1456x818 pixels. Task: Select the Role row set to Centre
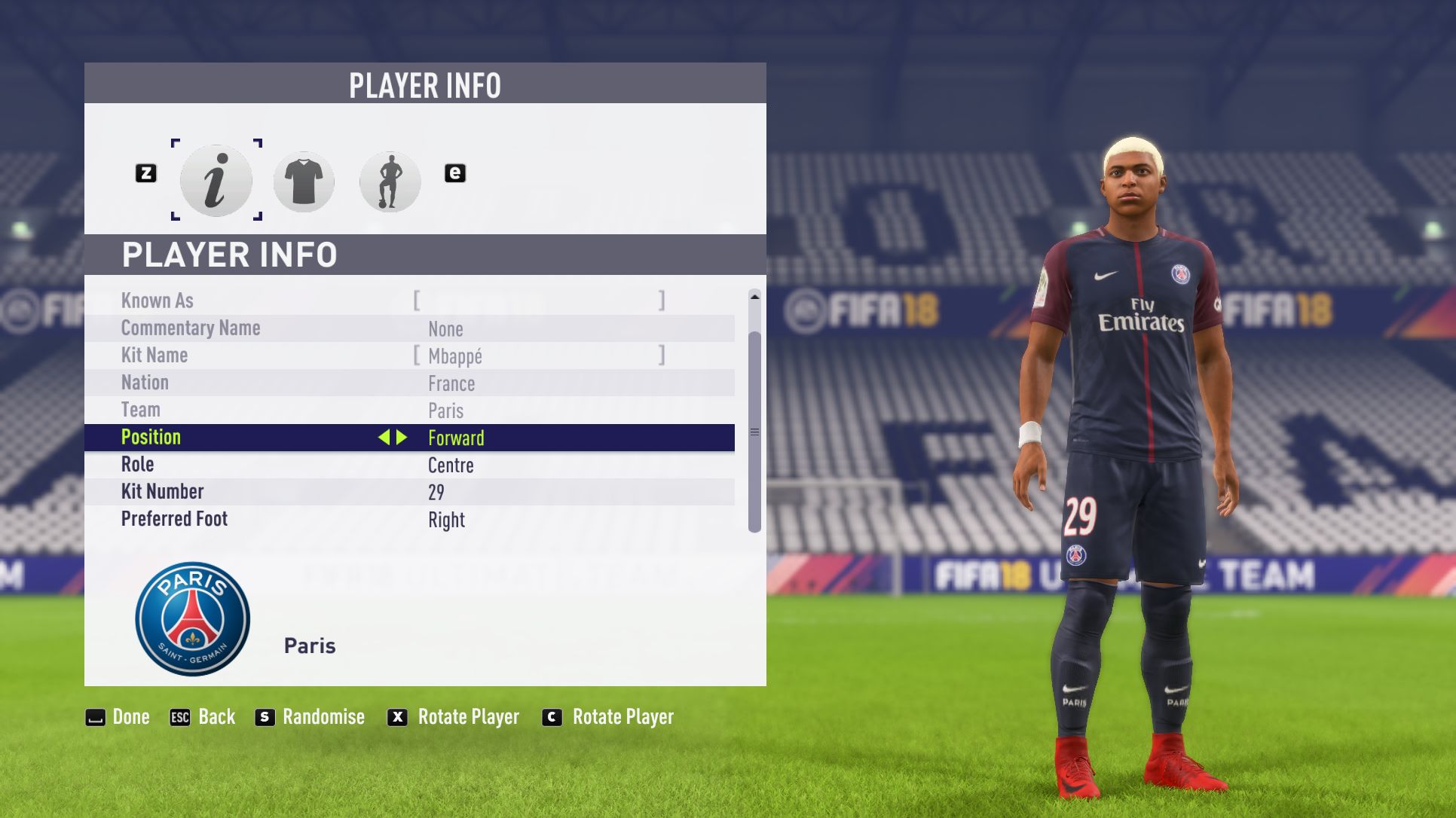[x=409, y=465]
